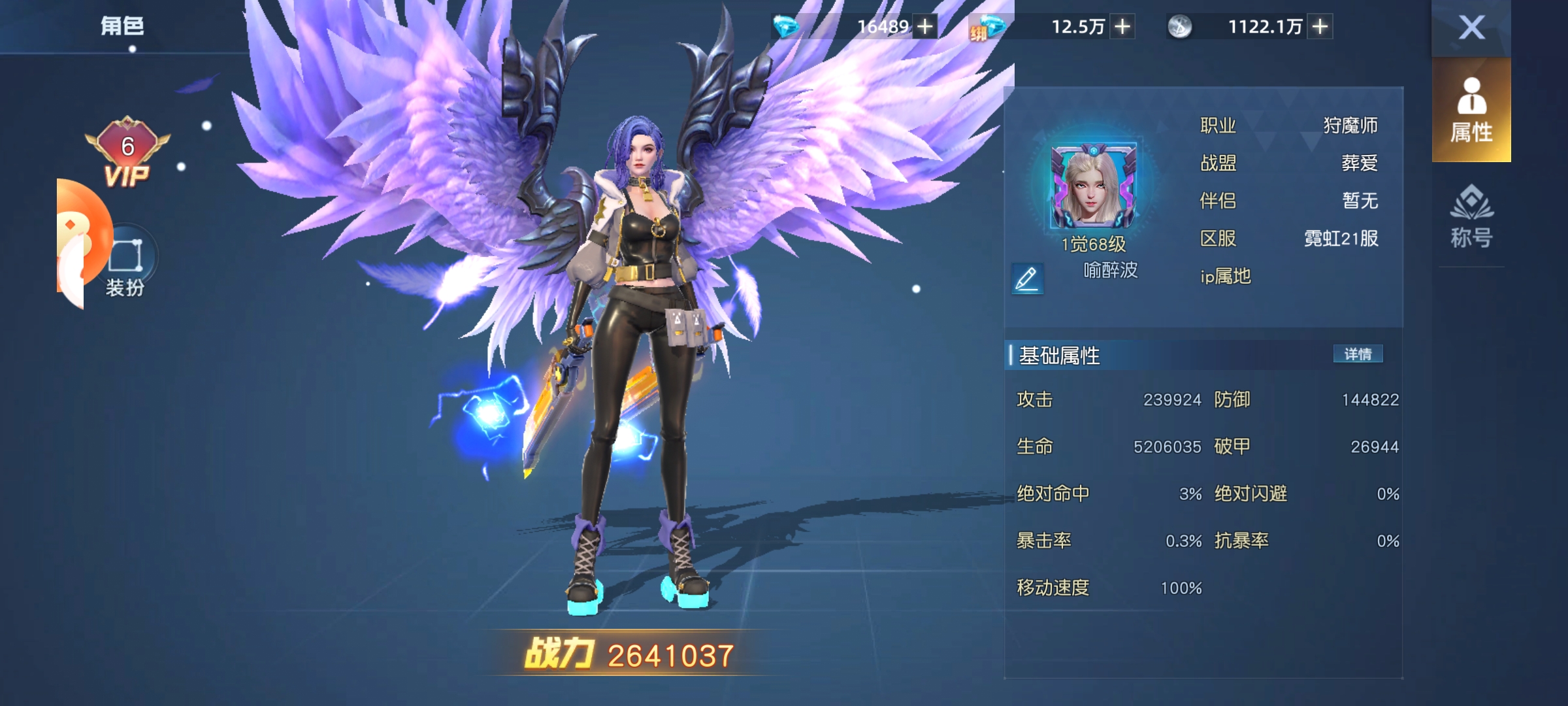Open the 称号 titles tab

(x=1471, y=217)
